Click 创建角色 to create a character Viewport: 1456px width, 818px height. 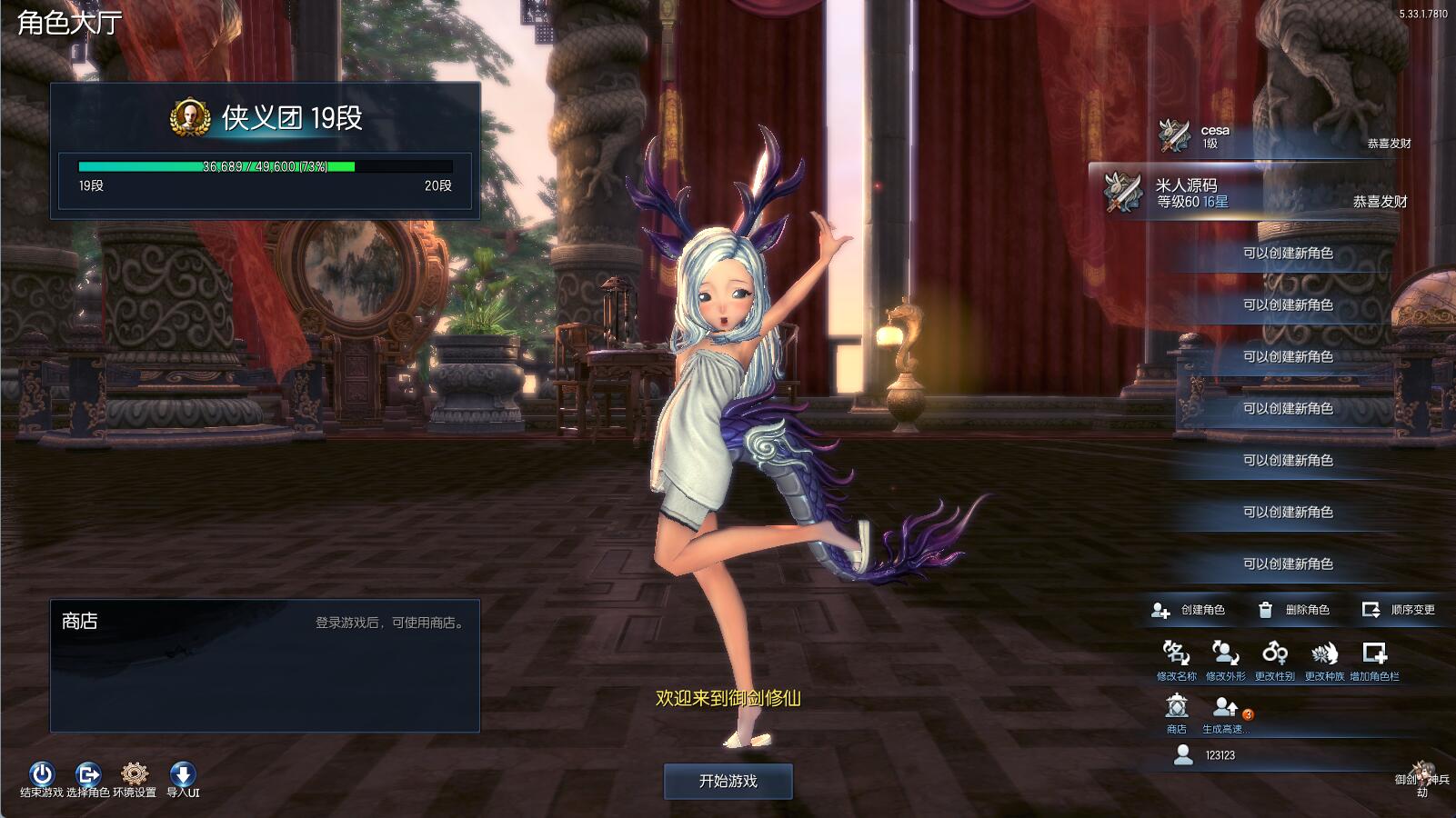pyautogui.click(x=1189, y=610)
